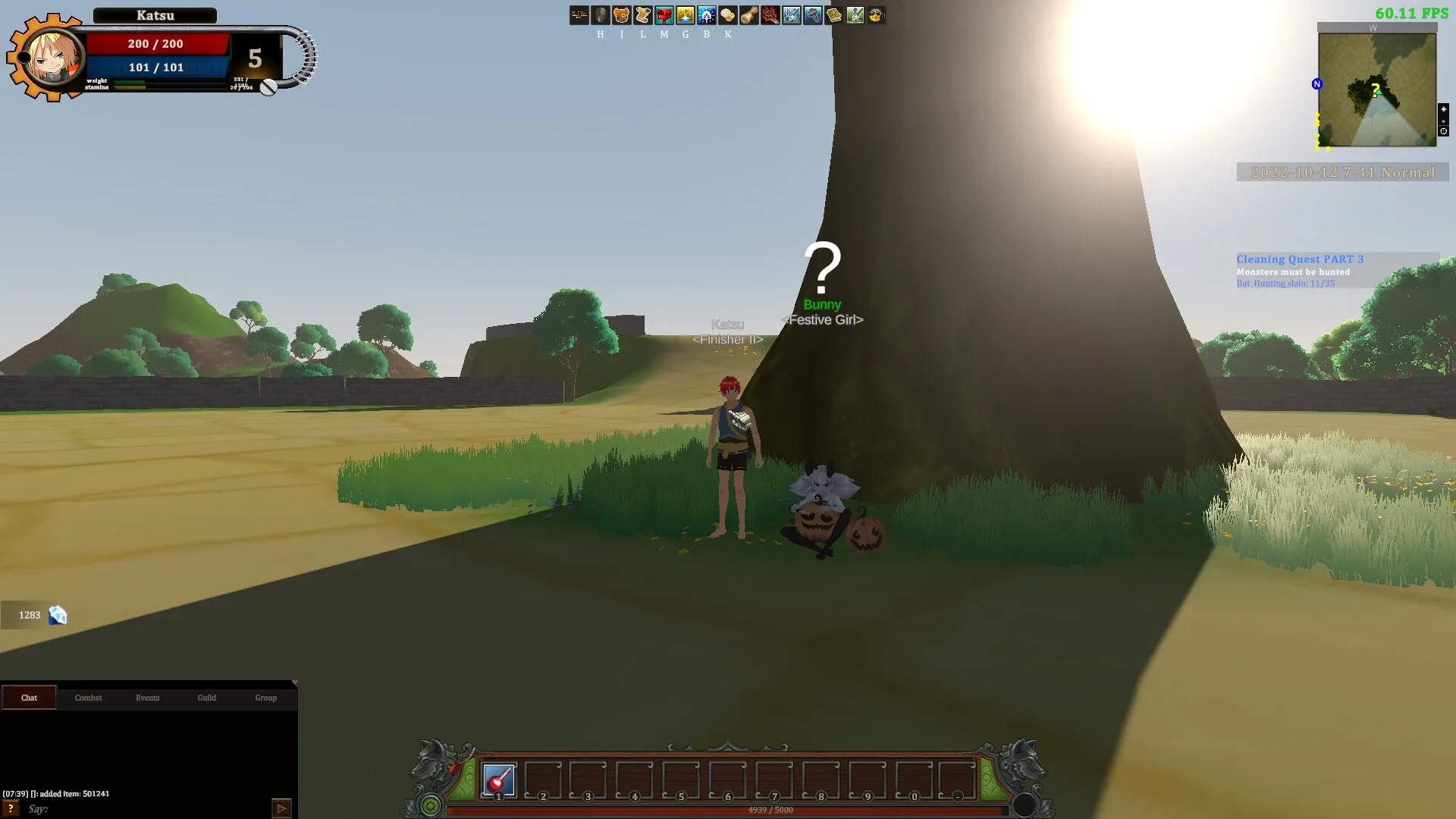Click the helmet icon labeled H
The image size is (1456, 819).
(599, 15)
